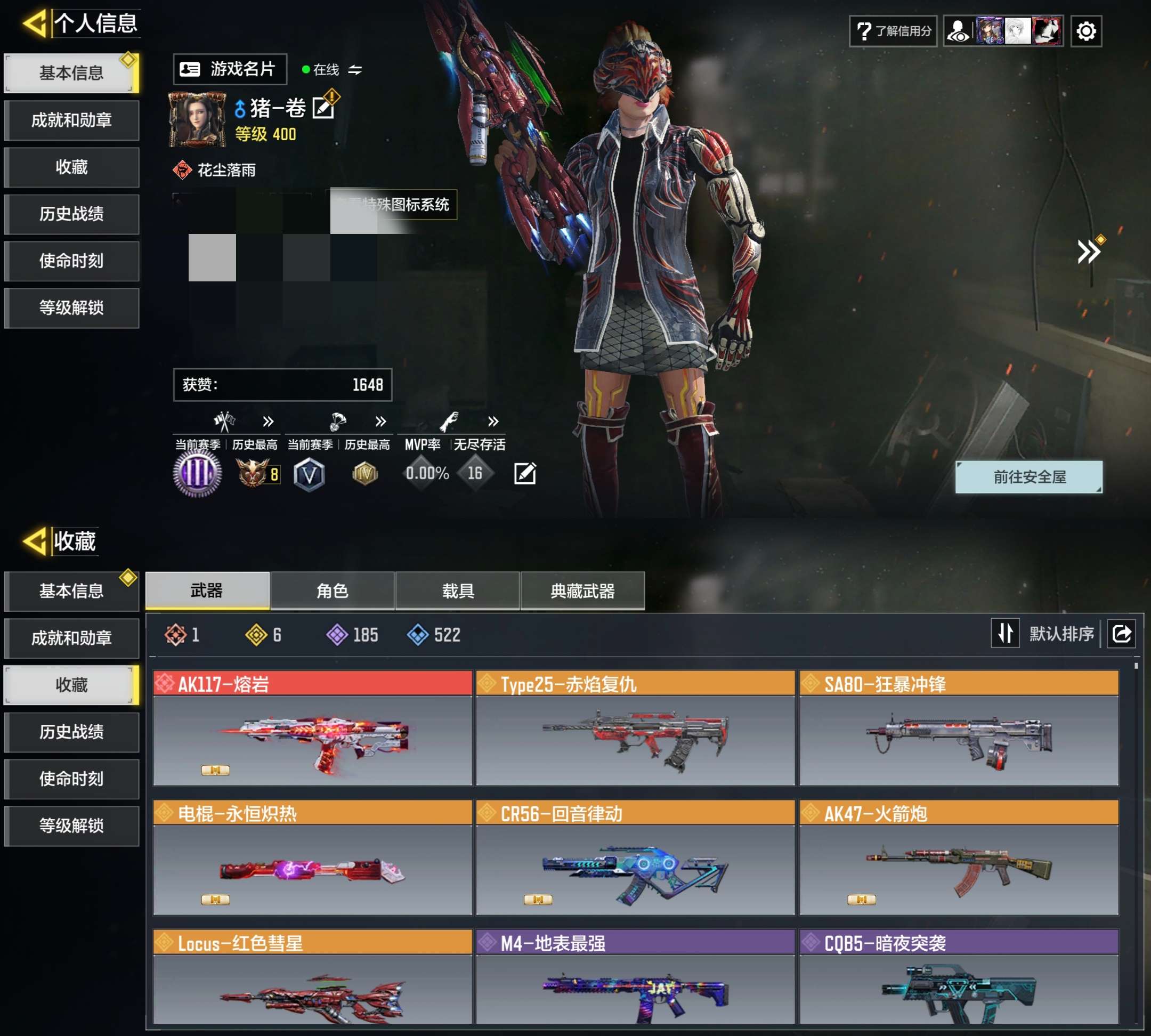Open the 典藏武器 tab
The width and height of the screenshot is (1151, 1036).
click(582, 591)
